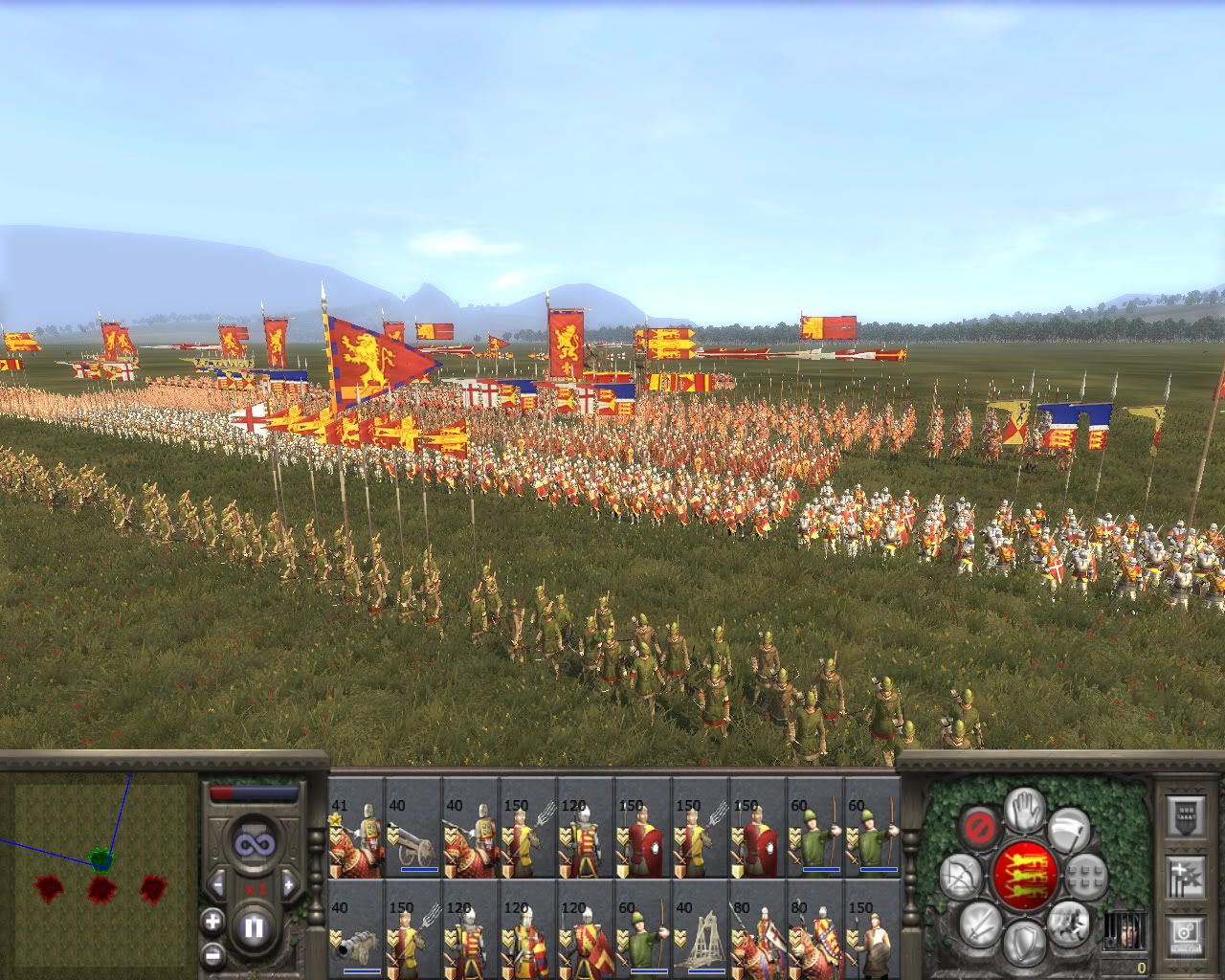Image resolution: width=1225 pixels, height=980 pixels.
Task: Select the 150-man peasant unit card
Action: pyautogui.click(x=873, y=927)
